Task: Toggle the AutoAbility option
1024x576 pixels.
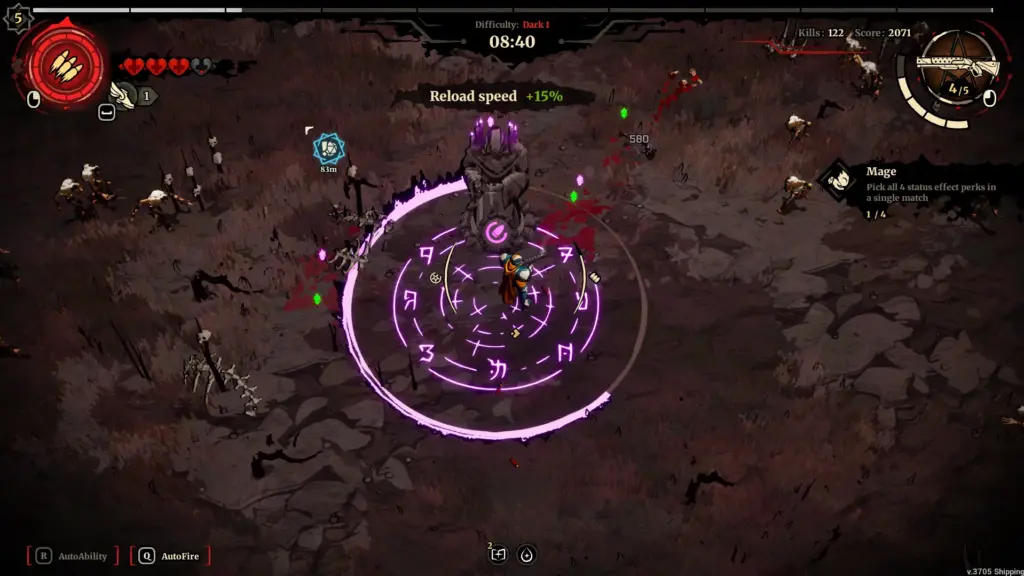Action: click(75, 556)
